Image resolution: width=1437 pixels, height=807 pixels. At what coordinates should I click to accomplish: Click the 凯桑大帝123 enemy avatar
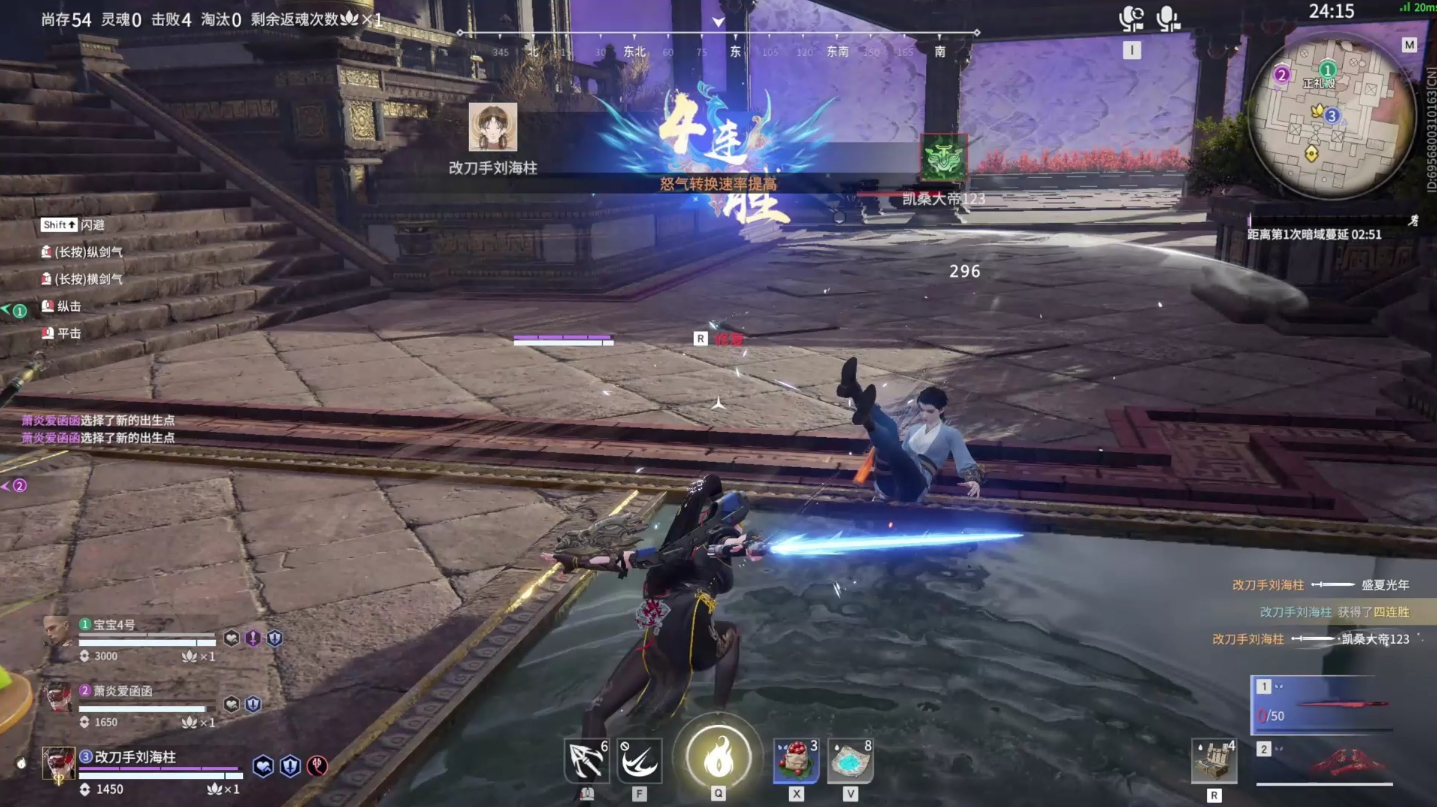943,158
